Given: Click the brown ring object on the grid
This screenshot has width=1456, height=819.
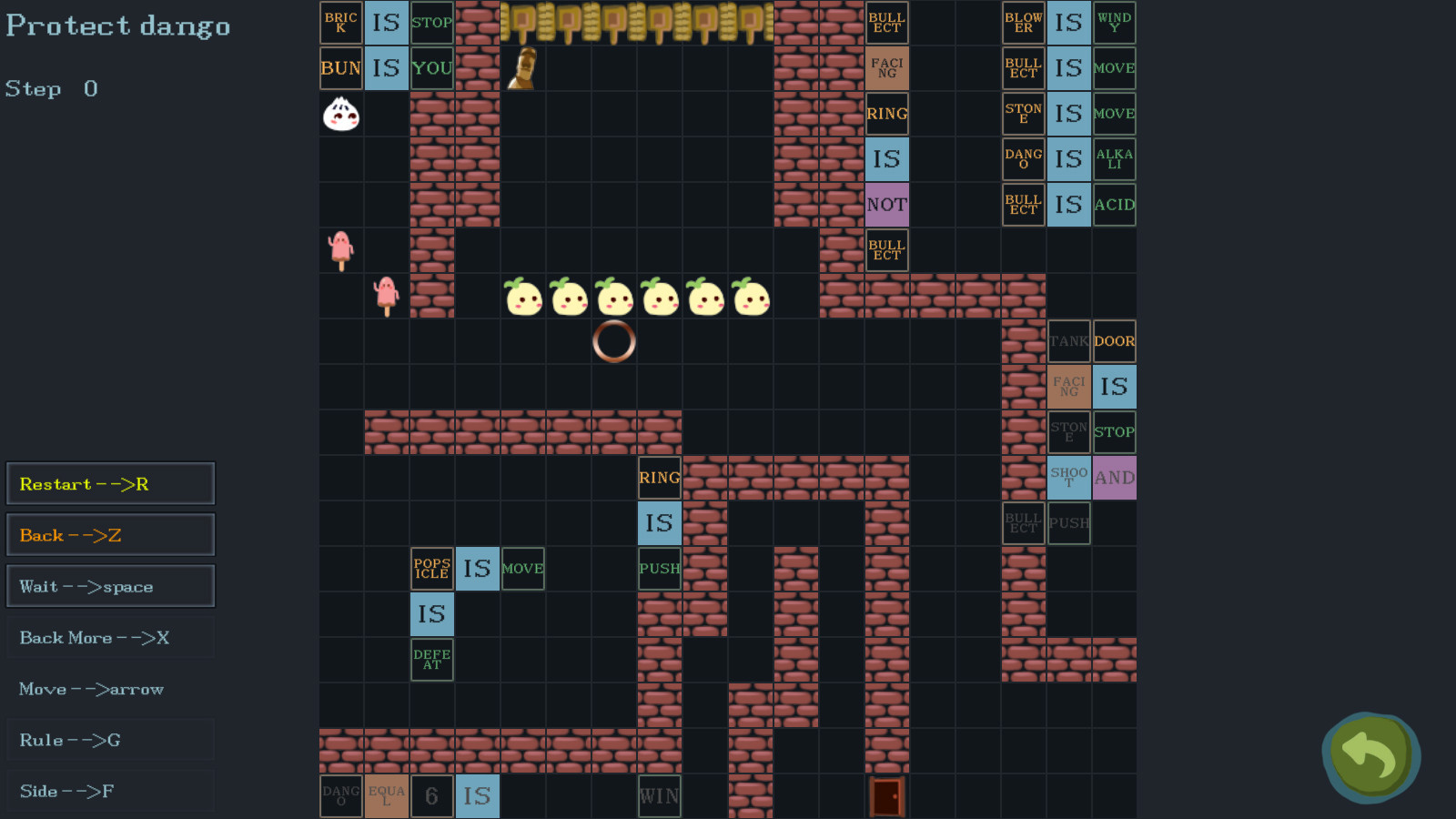Looking at the screenshot, I should click(614, 341).
